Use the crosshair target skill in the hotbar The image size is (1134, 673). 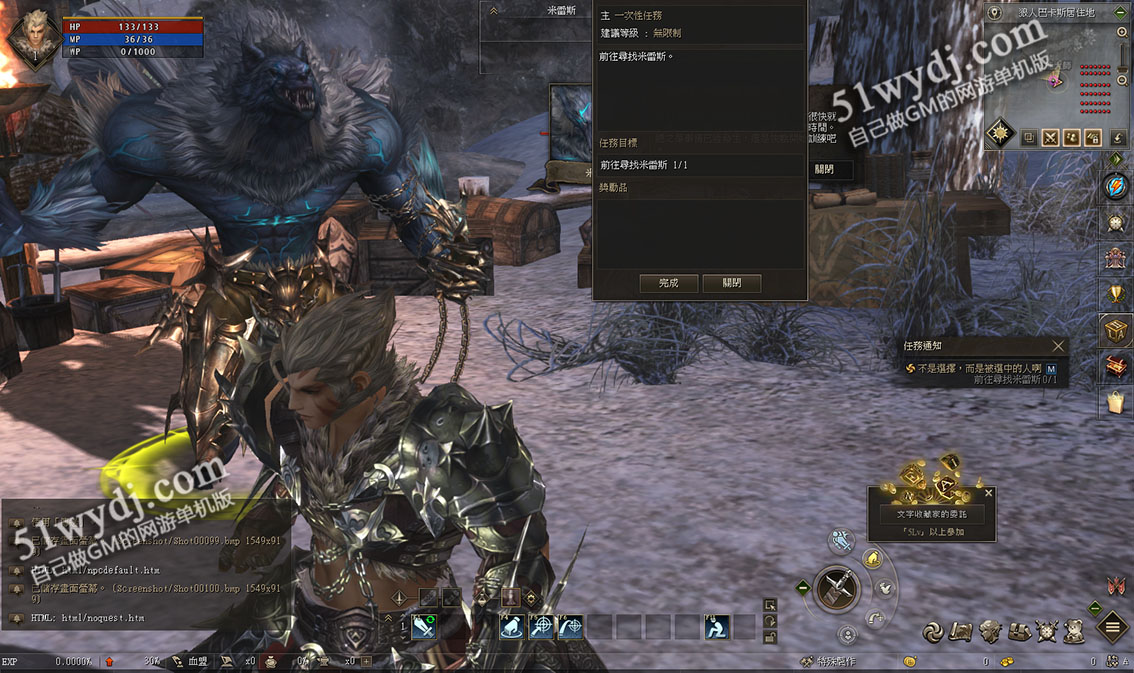(x=541, y=627)
